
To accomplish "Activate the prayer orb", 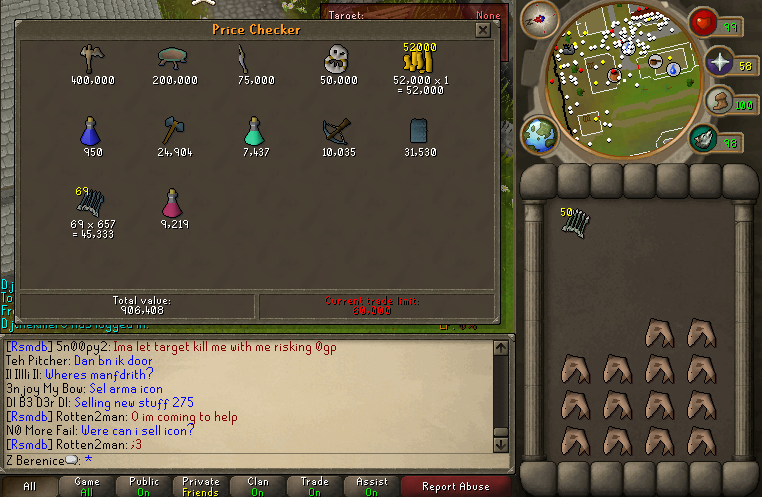I will (720, 63).
